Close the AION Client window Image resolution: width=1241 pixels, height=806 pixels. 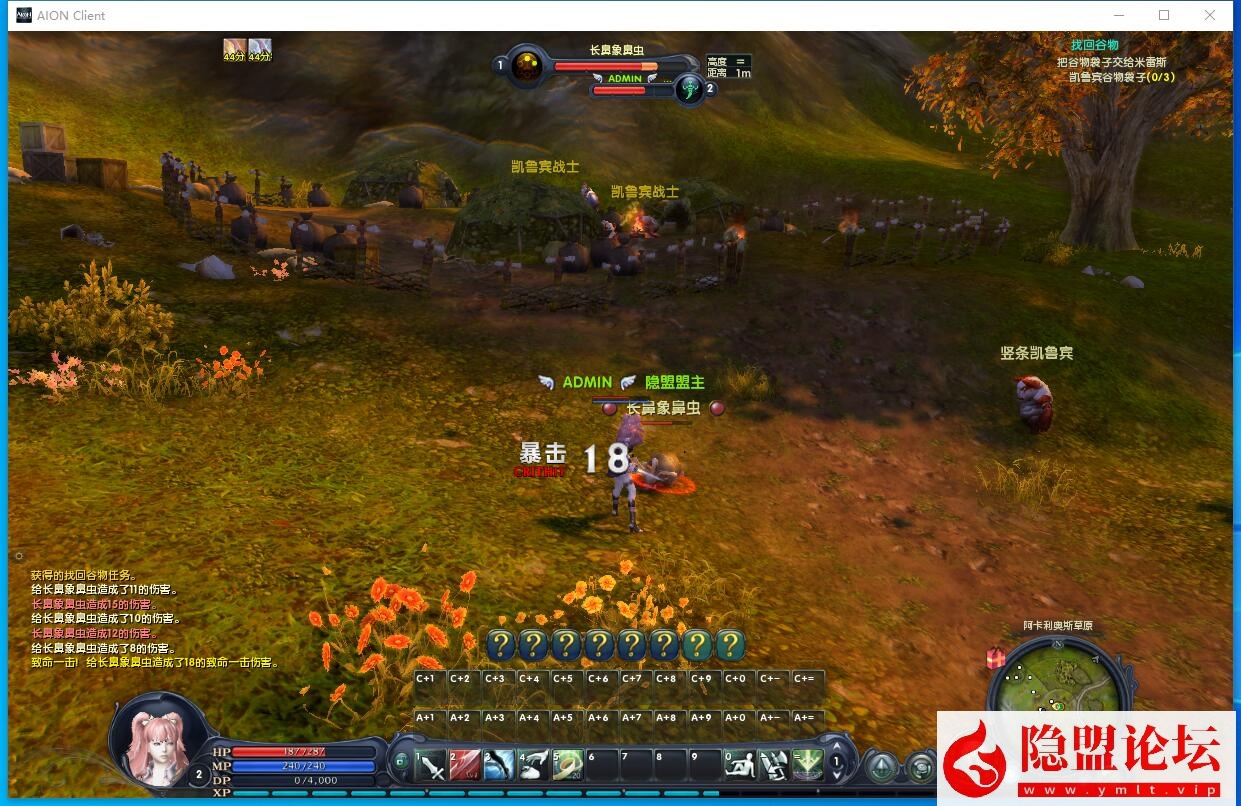click(1210, 15)
